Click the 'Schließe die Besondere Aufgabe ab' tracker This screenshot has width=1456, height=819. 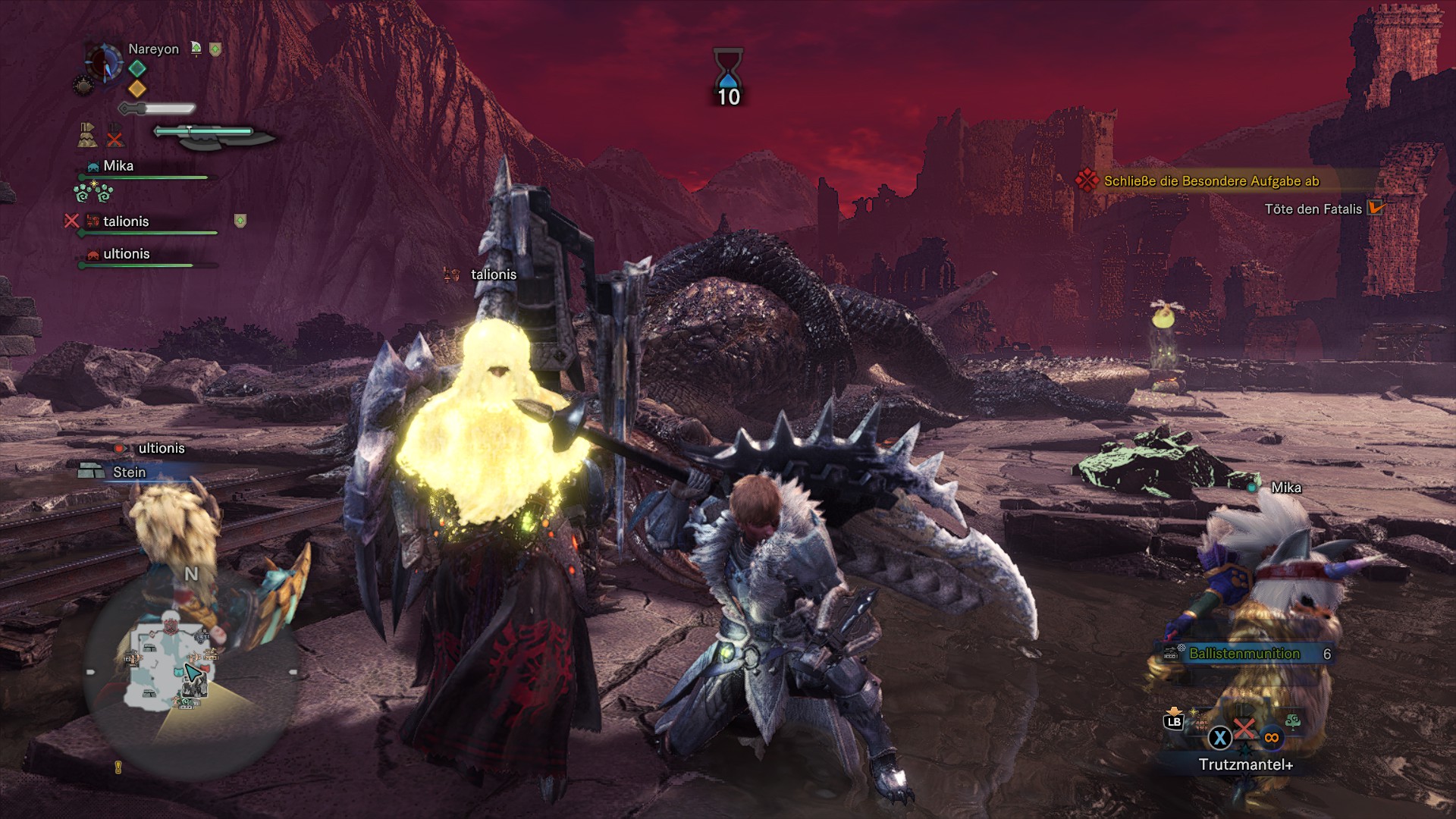point(1211,181)
